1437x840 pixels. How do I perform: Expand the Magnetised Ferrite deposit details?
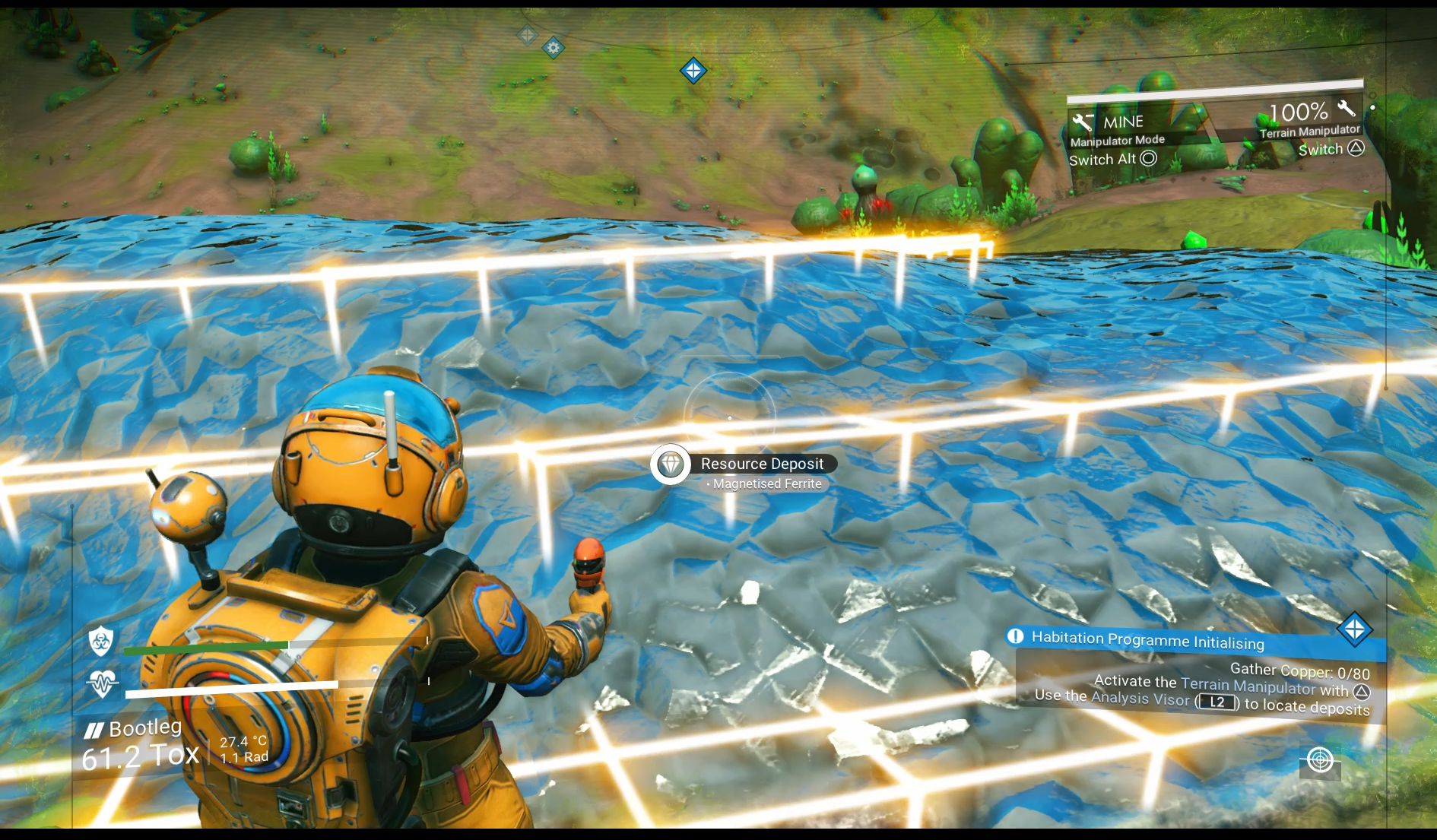pyautogui.click(x=766, y=483)
